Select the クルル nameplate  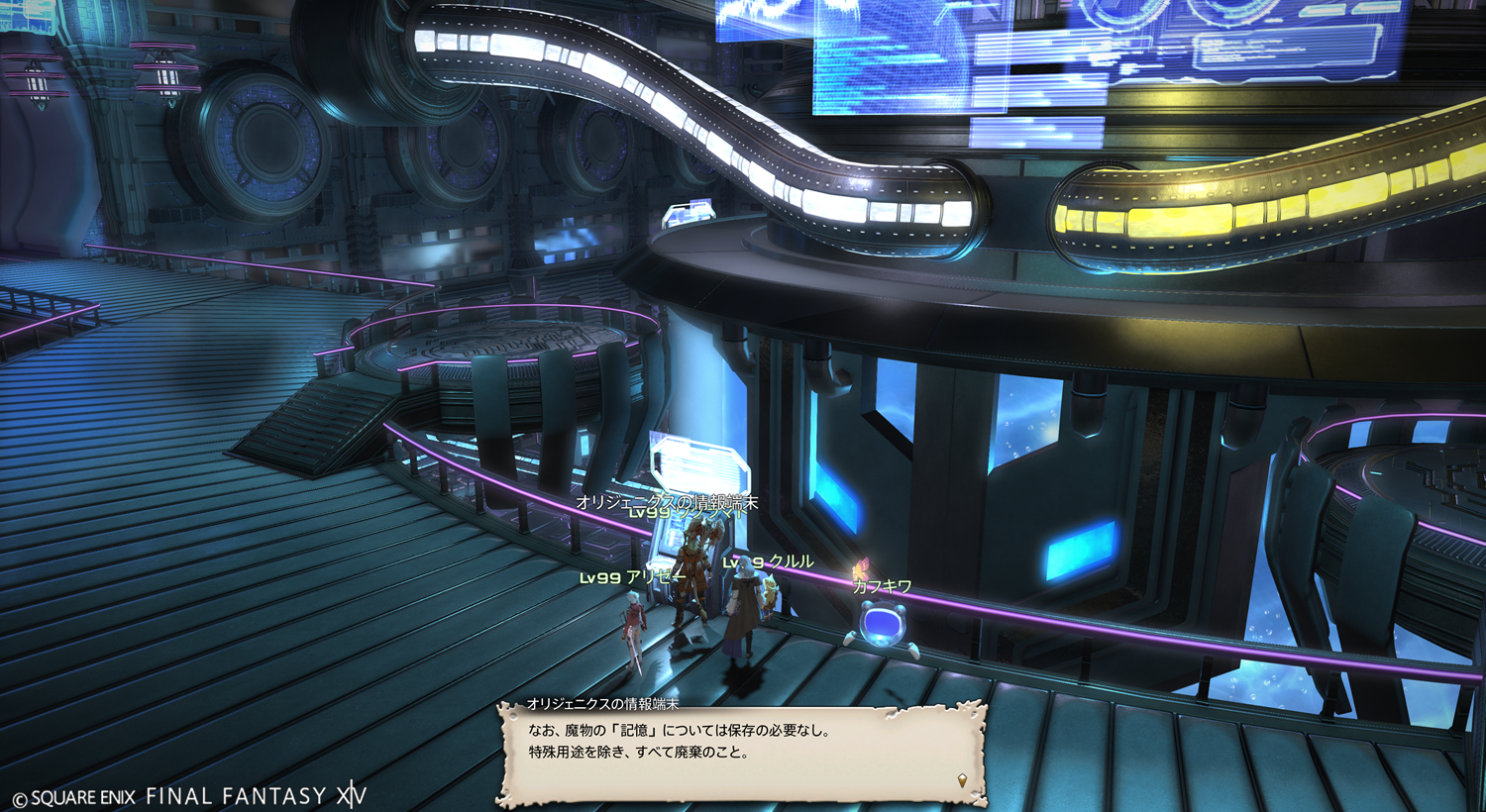click(769, 561)
